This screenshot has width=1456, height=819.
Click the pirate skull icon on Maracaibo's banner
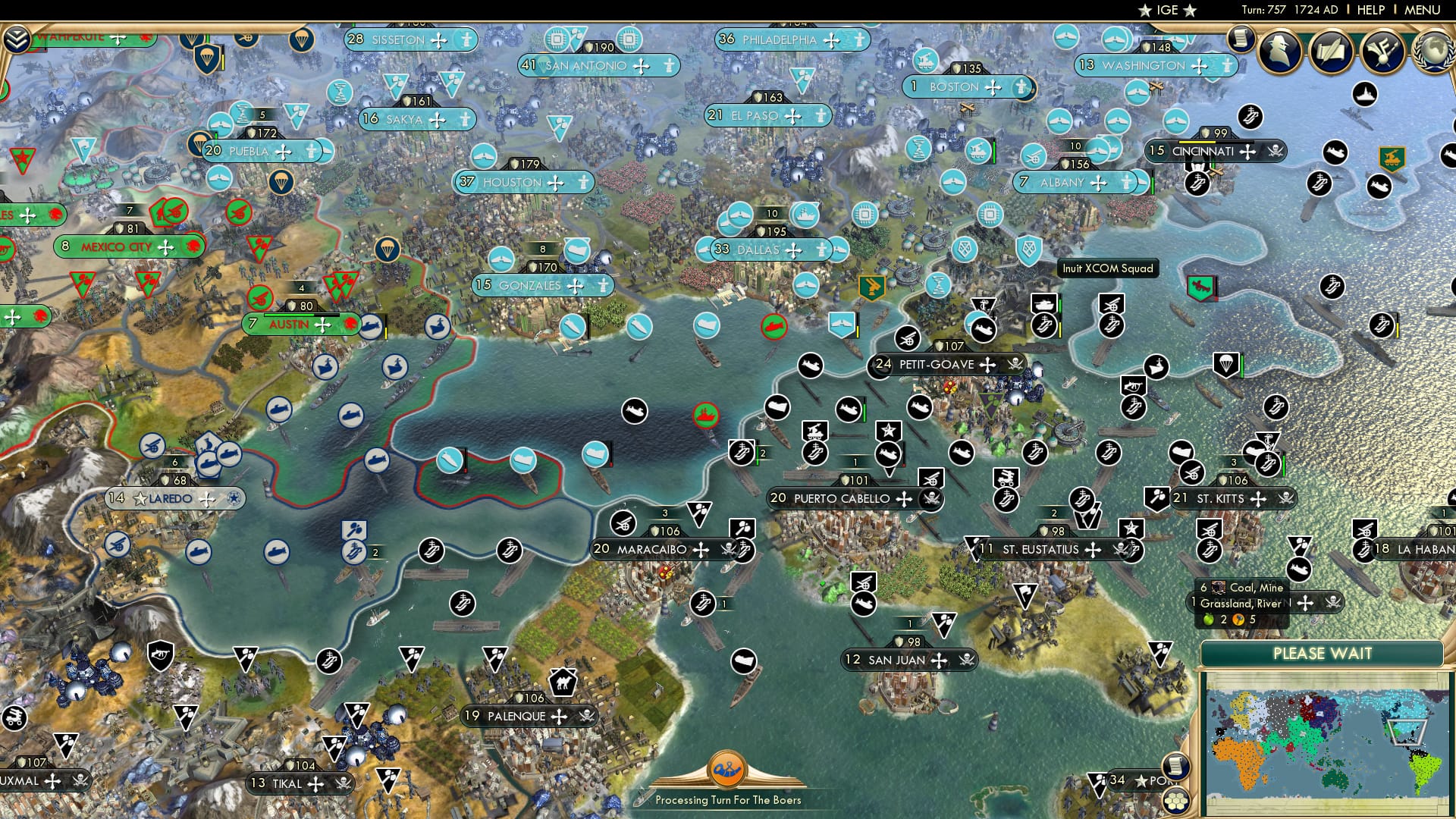pos(726,548)
